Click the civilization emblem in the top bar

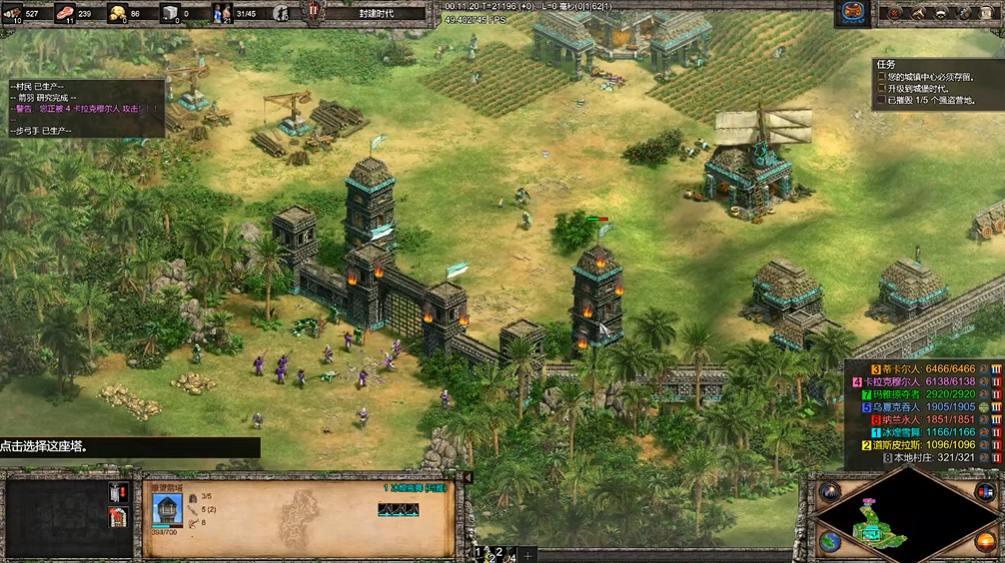tap(853, 12)
